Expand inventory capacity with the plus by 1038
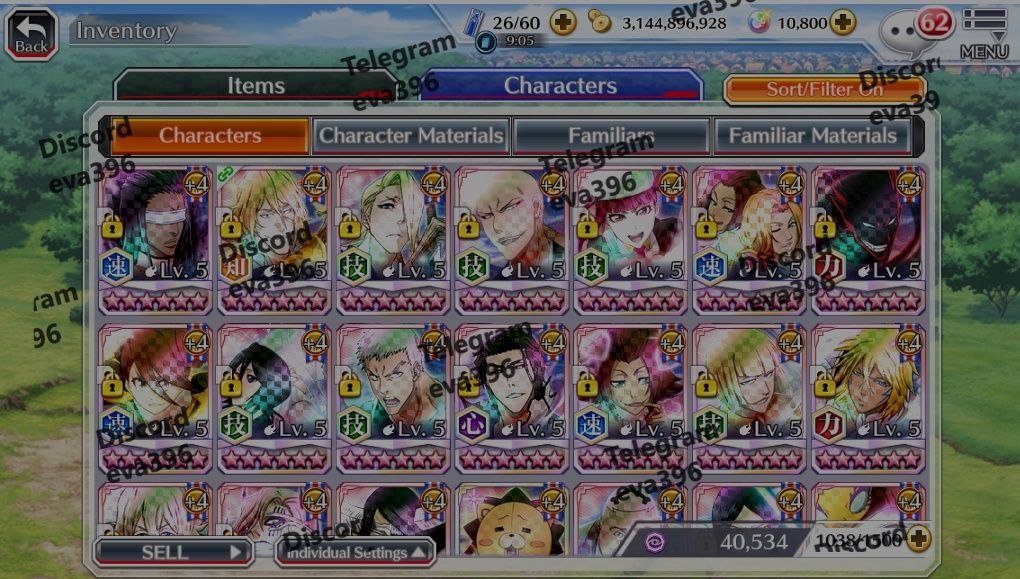Image resolution: width=1020 pixels, height=579 pixels. click(x=917, y=540)
